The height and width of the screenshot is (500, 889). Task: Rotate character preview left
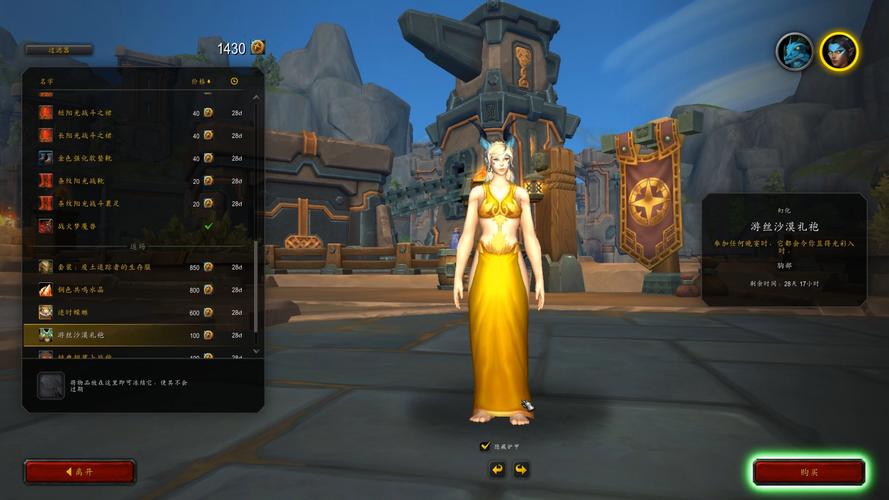(x=497, y=469)
